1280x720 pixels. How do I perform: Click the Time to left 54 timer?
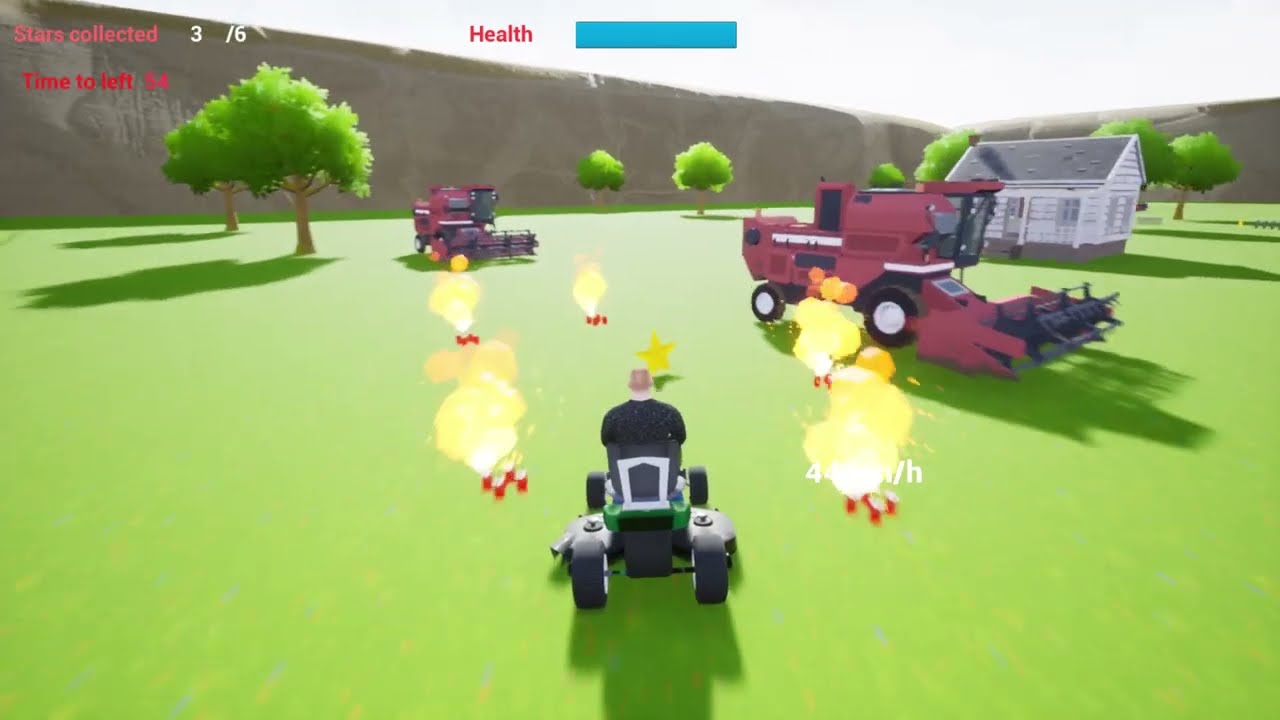[x=95, y=82]
